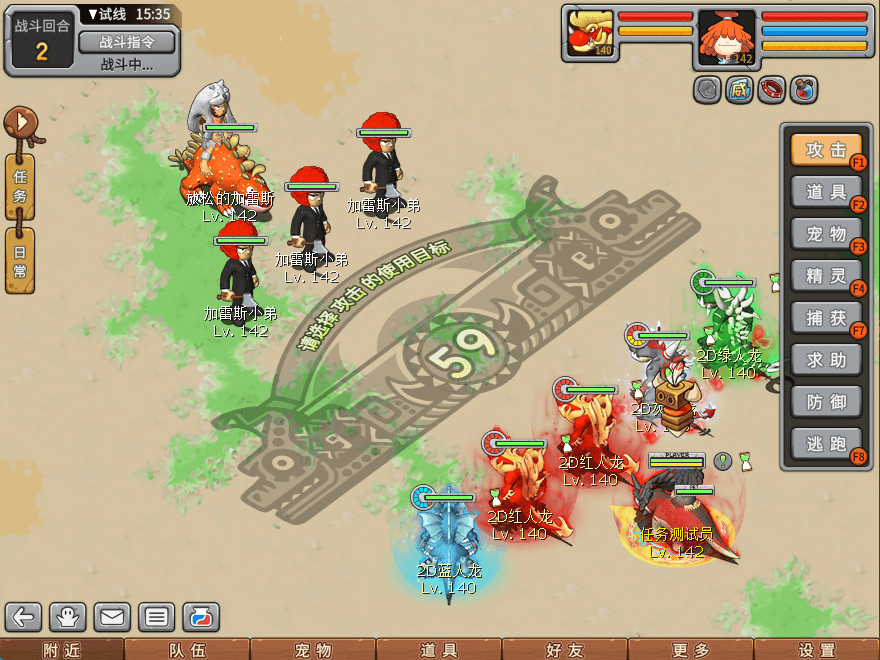This screenshot has width=880, height=660.
Task: Choose the 防御 defend command
Action: pyautogui.click(x=826, y=401)
